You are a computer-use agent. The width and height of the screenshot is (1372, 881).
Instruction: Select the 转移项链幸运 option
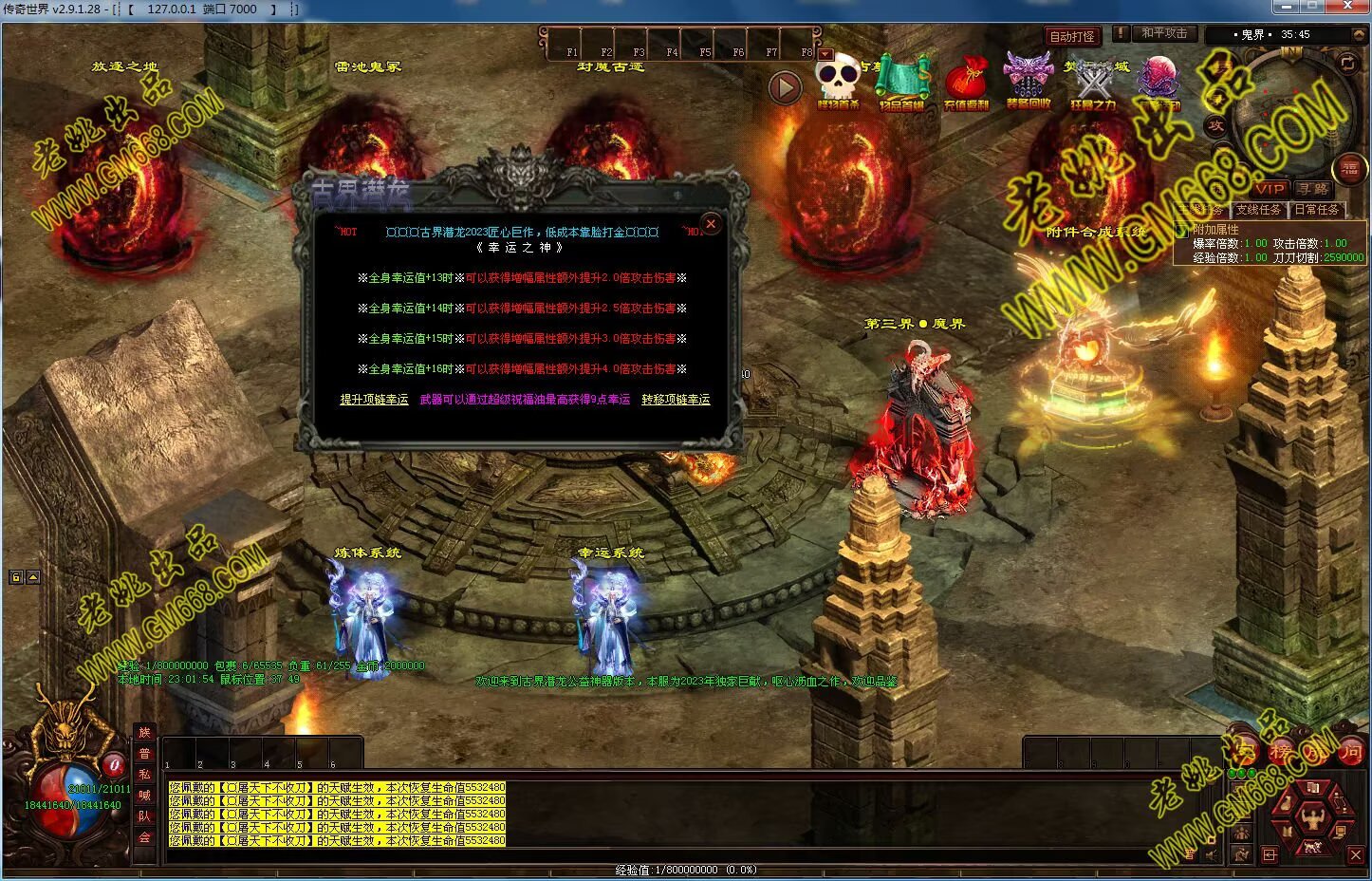[x=676, y=400]
